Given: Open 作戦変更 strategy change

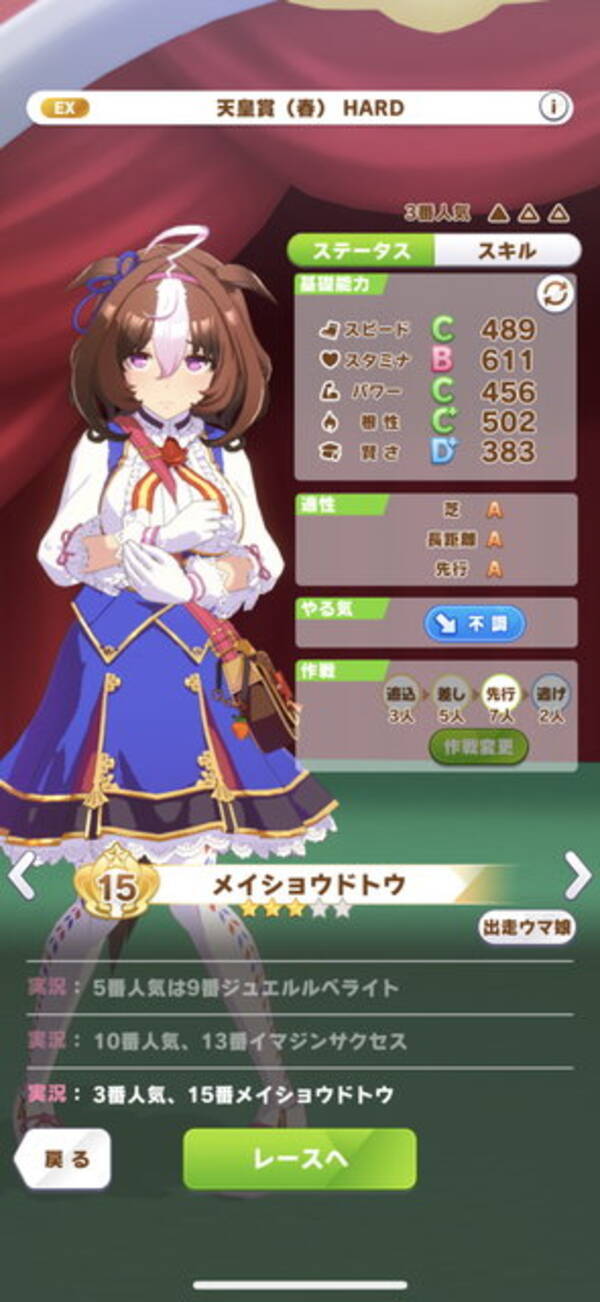Looking at the screenshot, I should 478,746.
